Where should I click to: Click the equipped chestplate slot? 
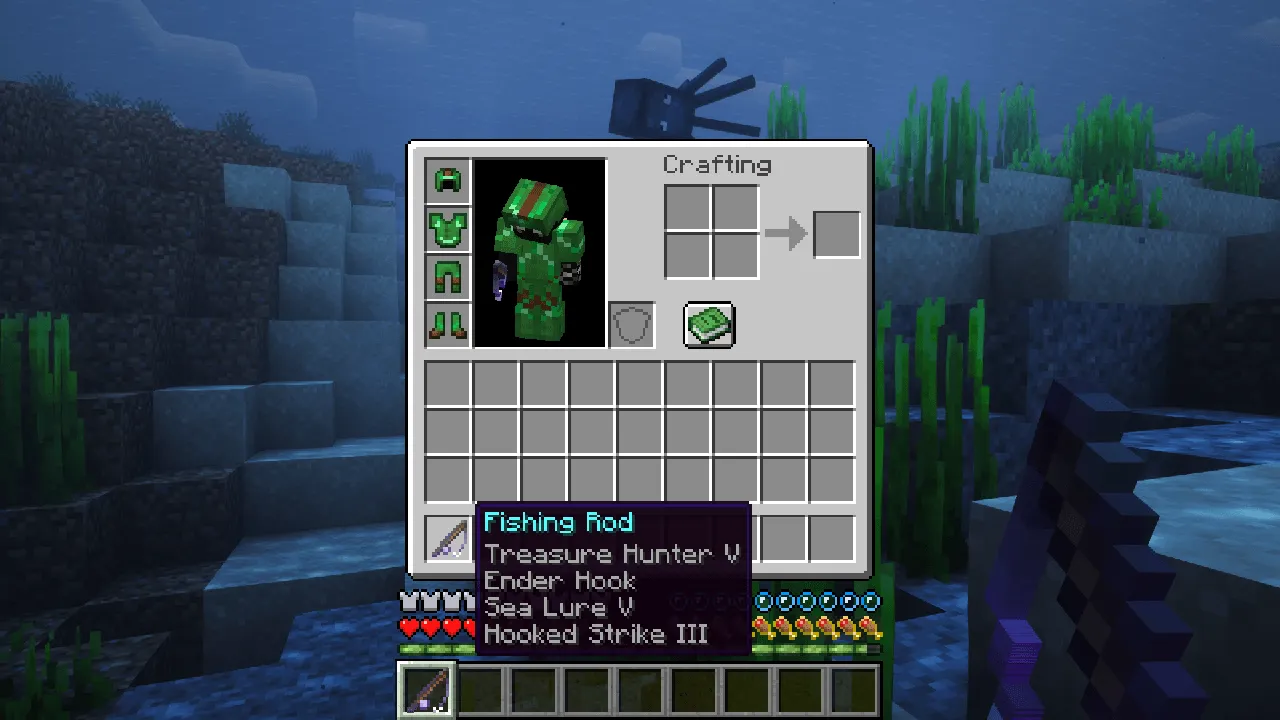[447, 227]
